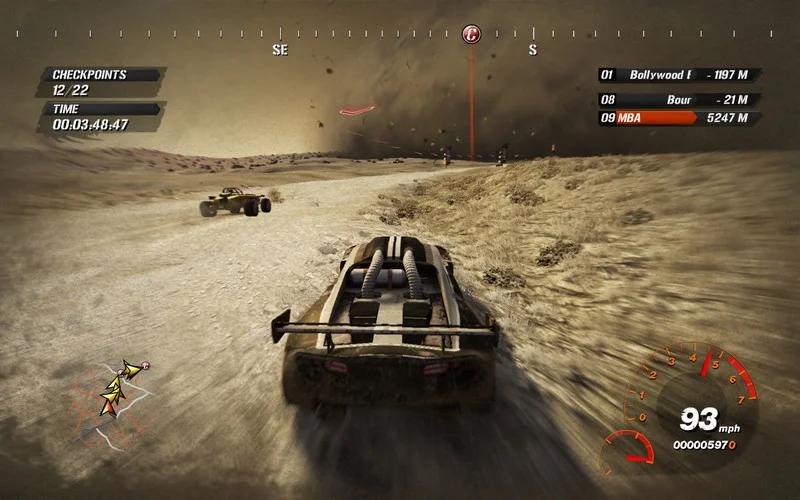
Task: Click the red checkpoint marker on the compass
Action: tap(471, 35)
